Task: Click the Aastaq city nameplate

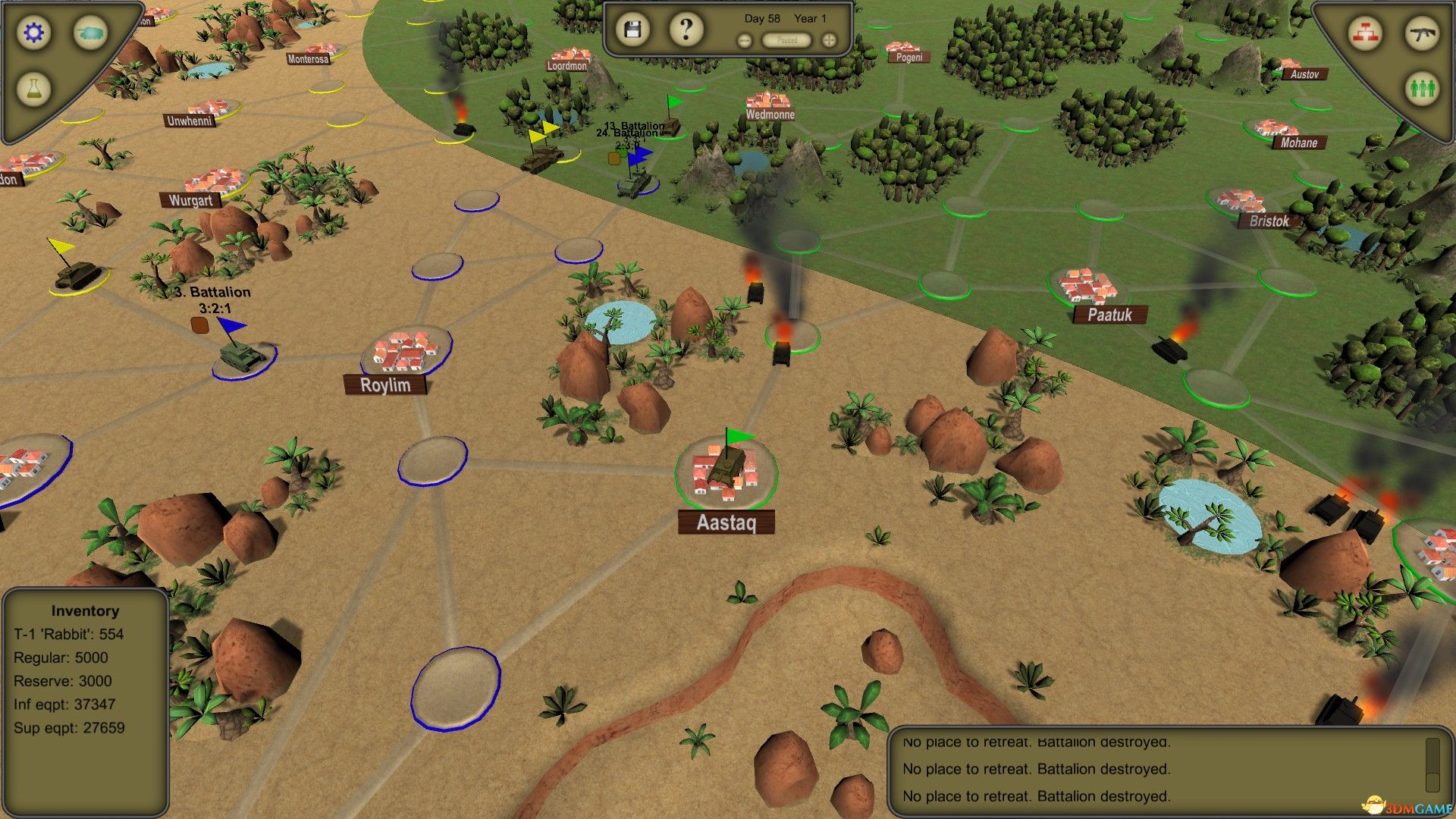Action: 726,522
